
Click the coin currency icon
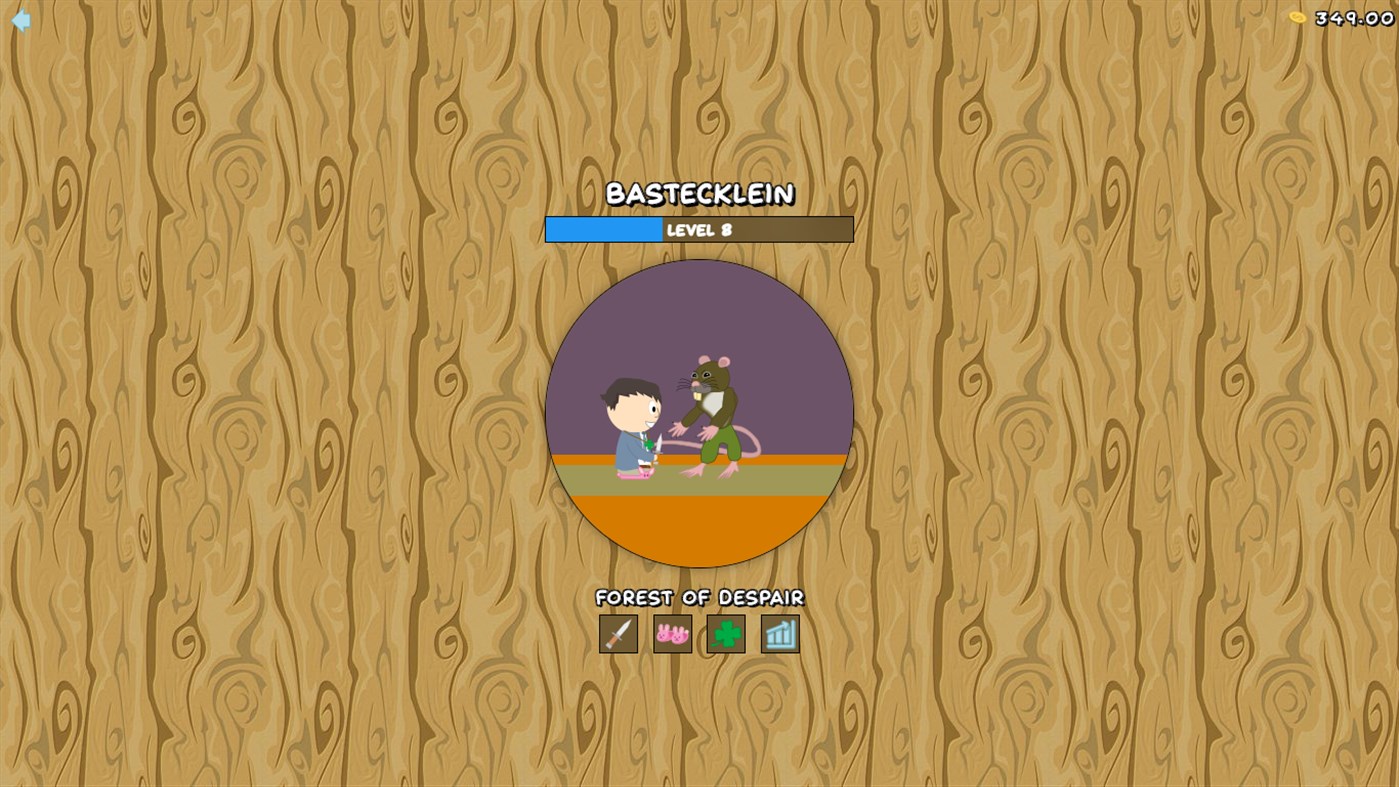[x=1295, y=17]
